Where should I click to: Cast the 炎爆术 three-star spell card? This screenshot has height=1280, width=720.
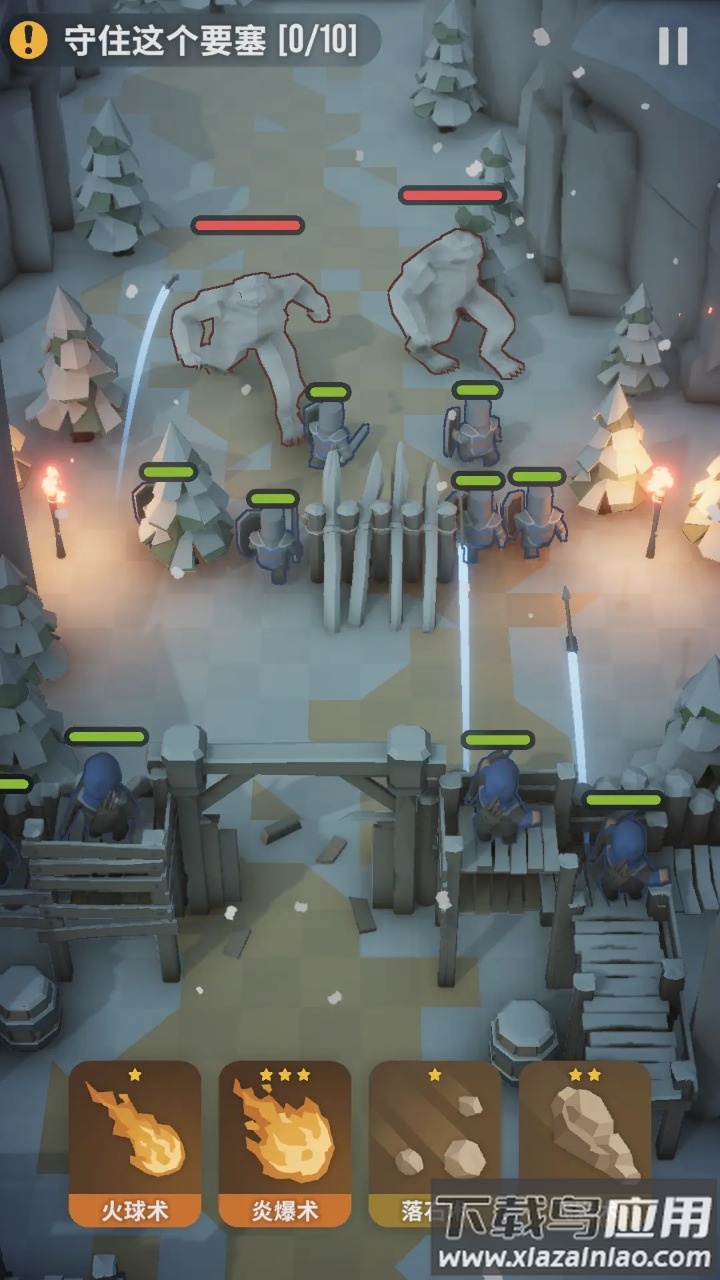pyautogui.click(x=285, y=1143)
